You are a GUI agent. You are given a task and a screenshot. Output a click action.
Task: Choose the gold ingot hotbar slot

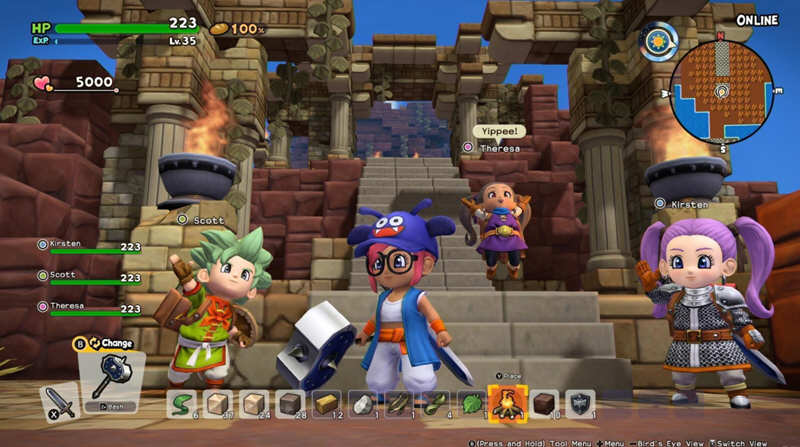point(325,403)
